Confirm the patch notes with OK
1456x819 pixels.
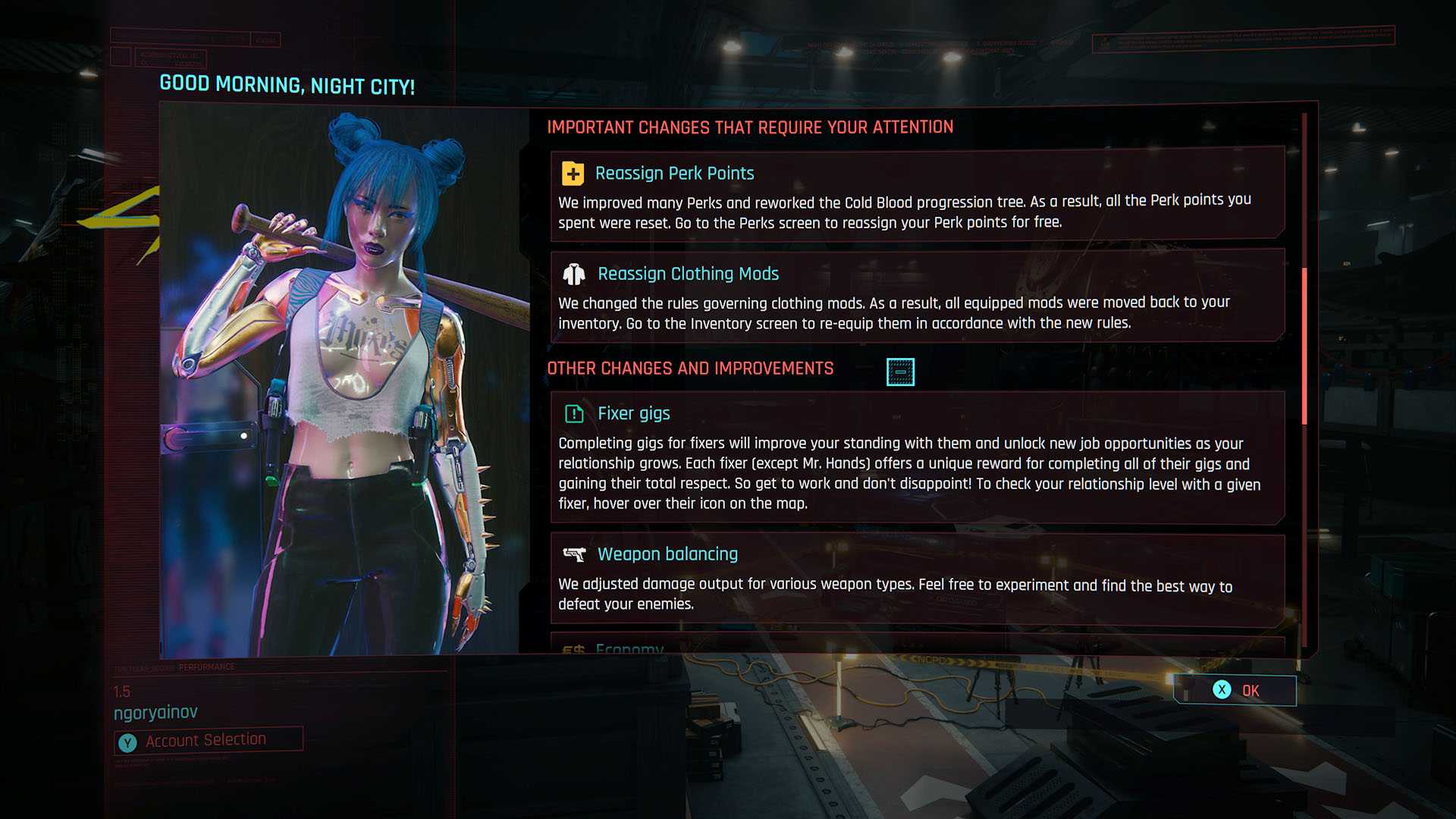coord(1235,690)
